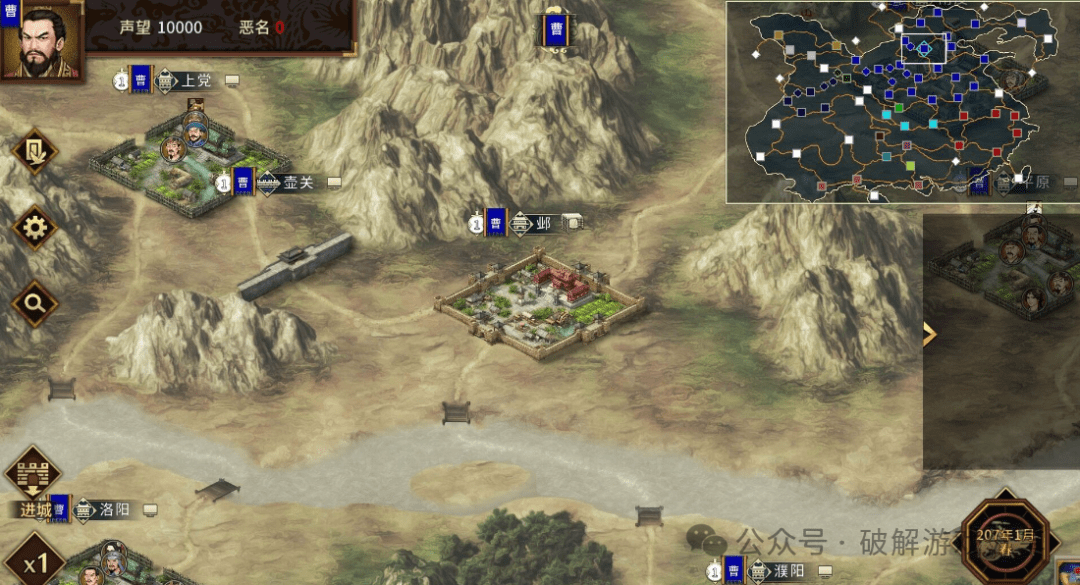Select the 邺 city label

pos(544,223)
